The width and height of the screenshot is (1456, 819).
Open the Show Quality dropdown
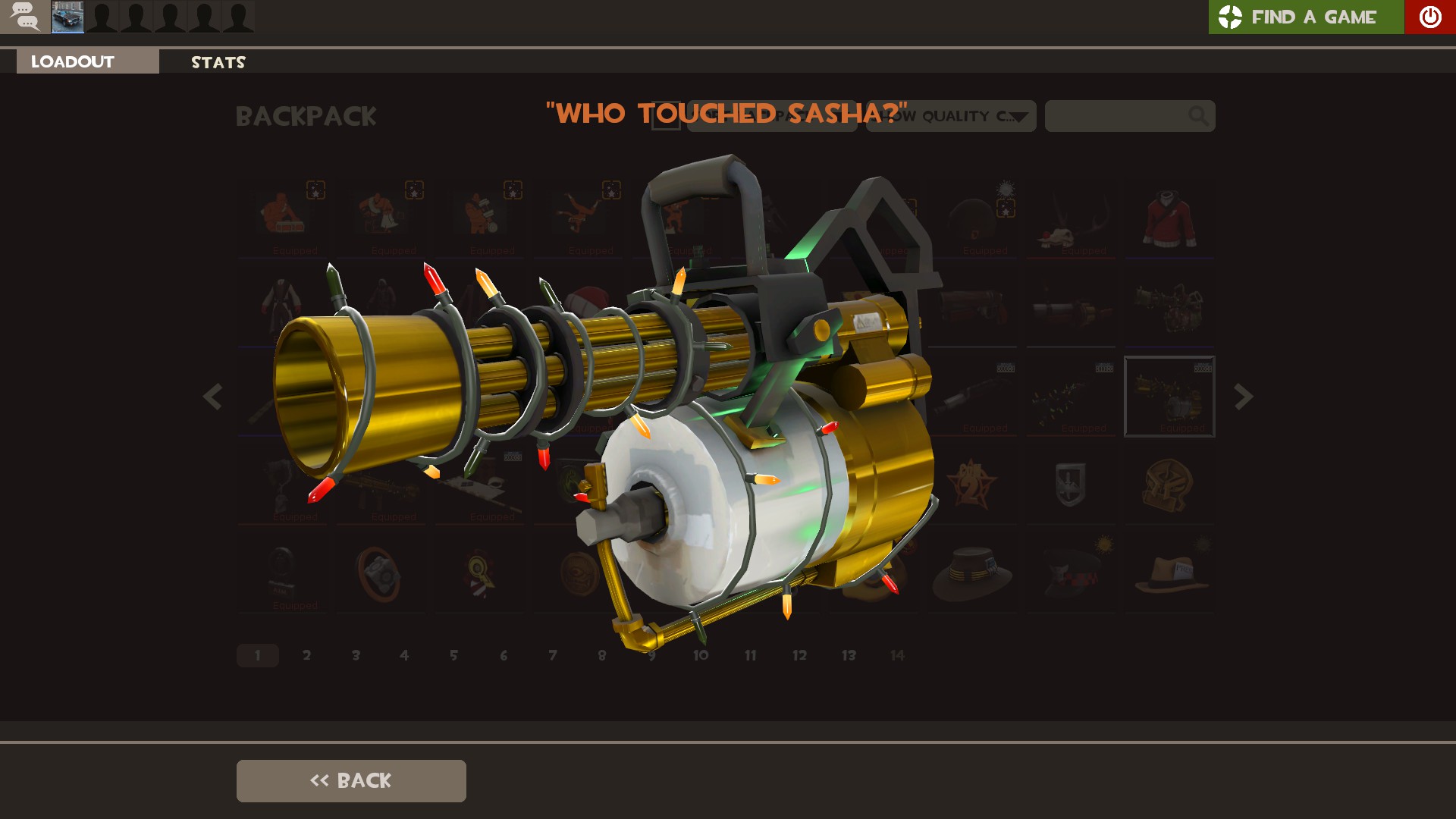(951, 116)
